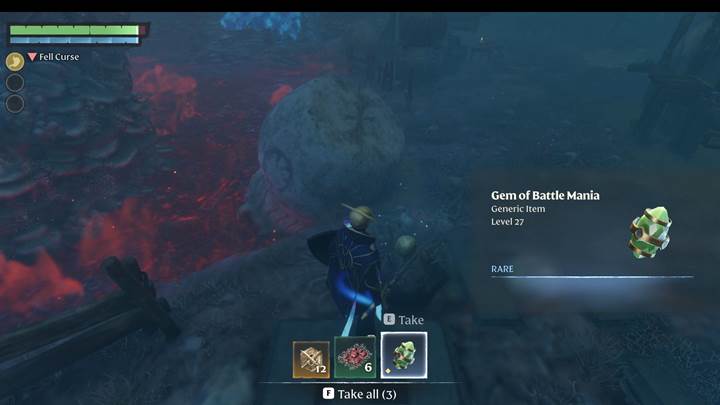
Task: Click the yellow stomach food buff icon
Action: coord(15,61)
